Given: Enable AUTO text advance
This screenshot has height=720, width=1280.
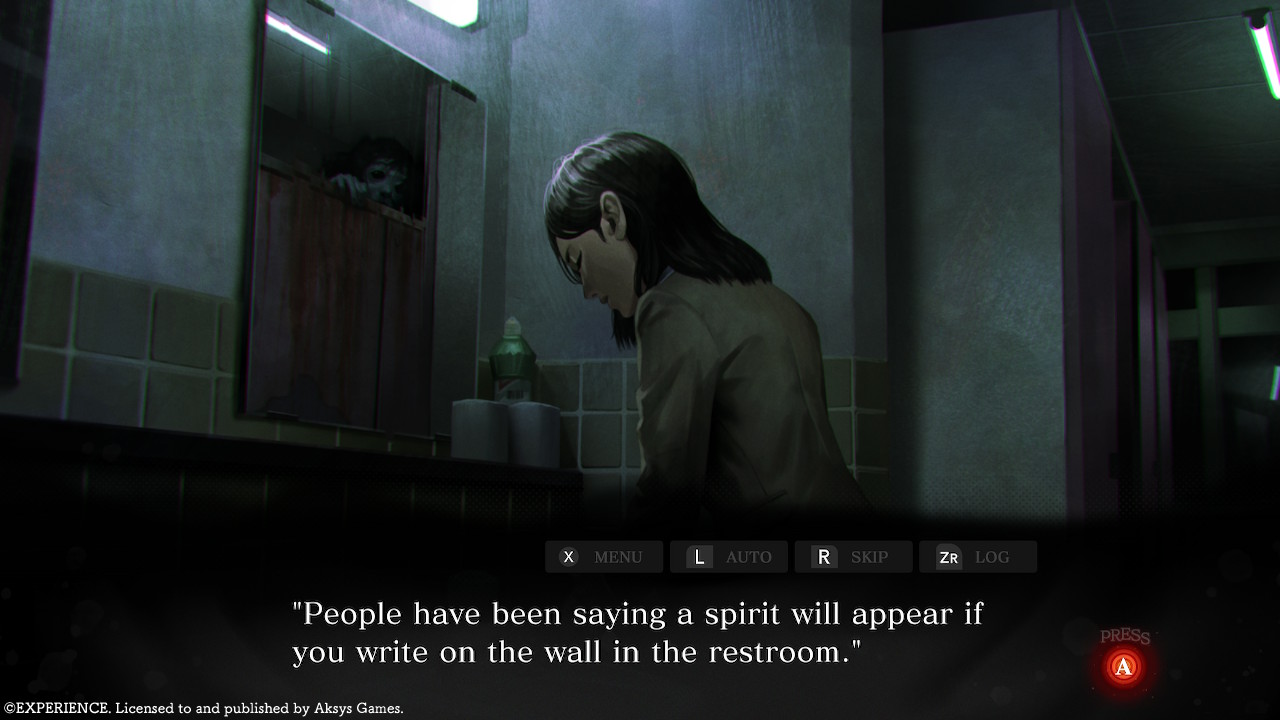Looking at the screenshot, I should (x=729, y=557).
